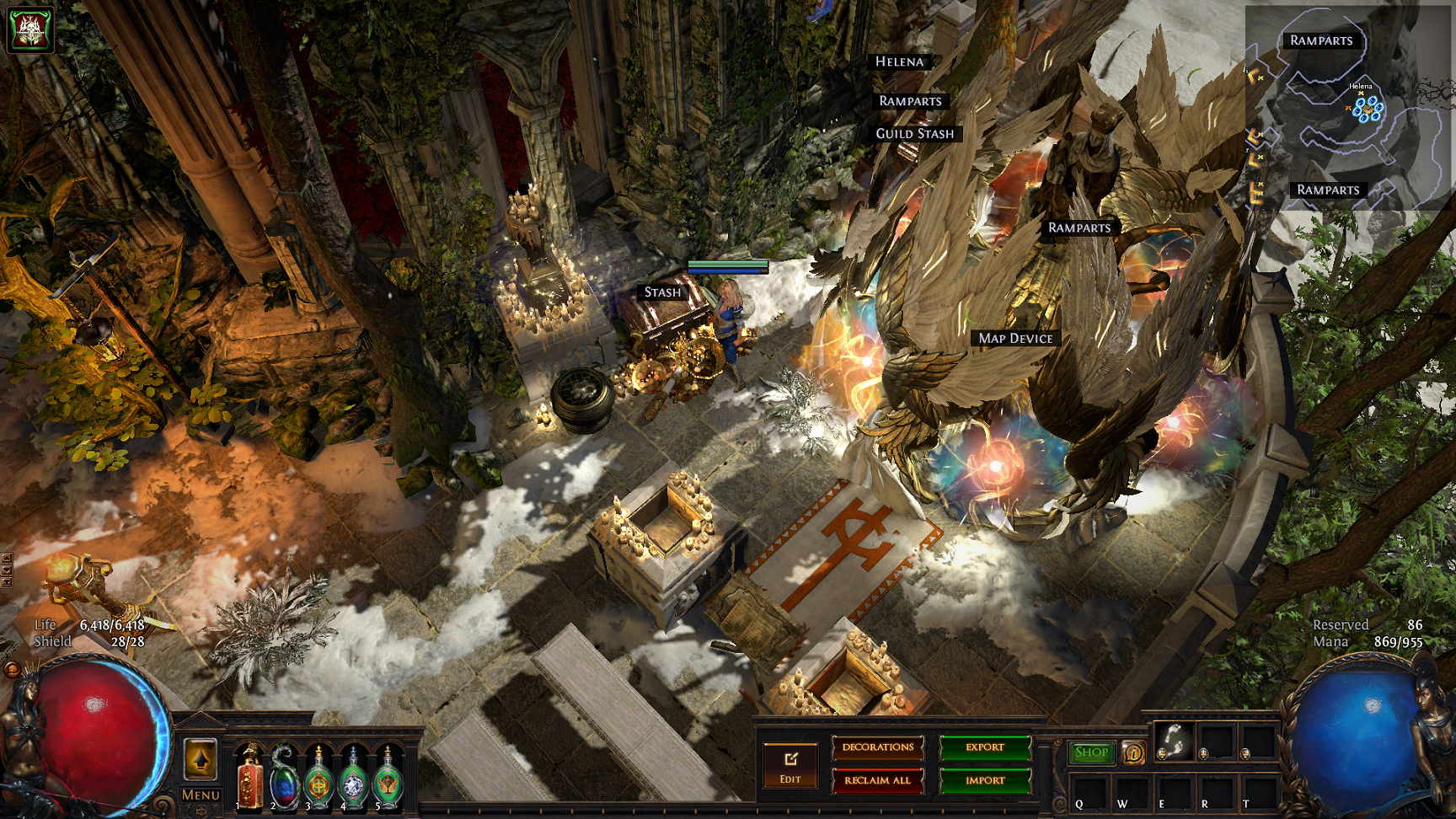This screenshot has width=1456, height=819.
Task: Open the Decorations list
Action: (877, 747)
